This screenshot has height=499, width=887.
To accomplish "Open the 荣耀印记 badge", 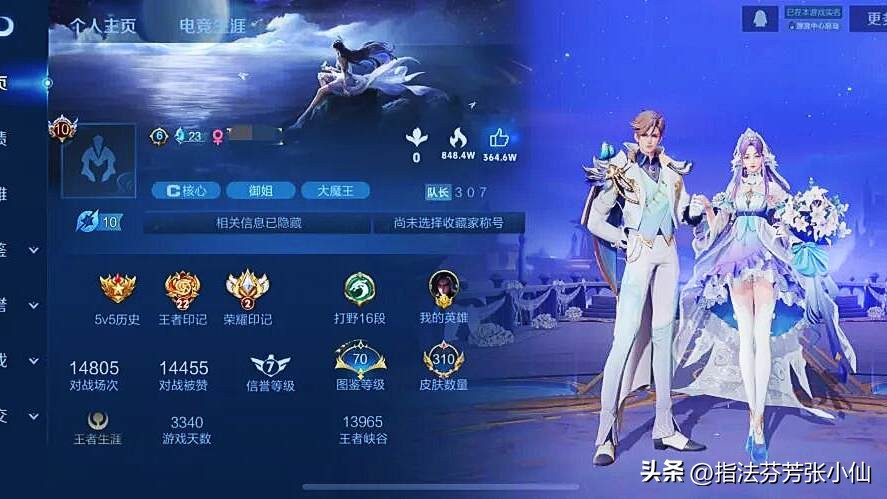I will point(246,289).
